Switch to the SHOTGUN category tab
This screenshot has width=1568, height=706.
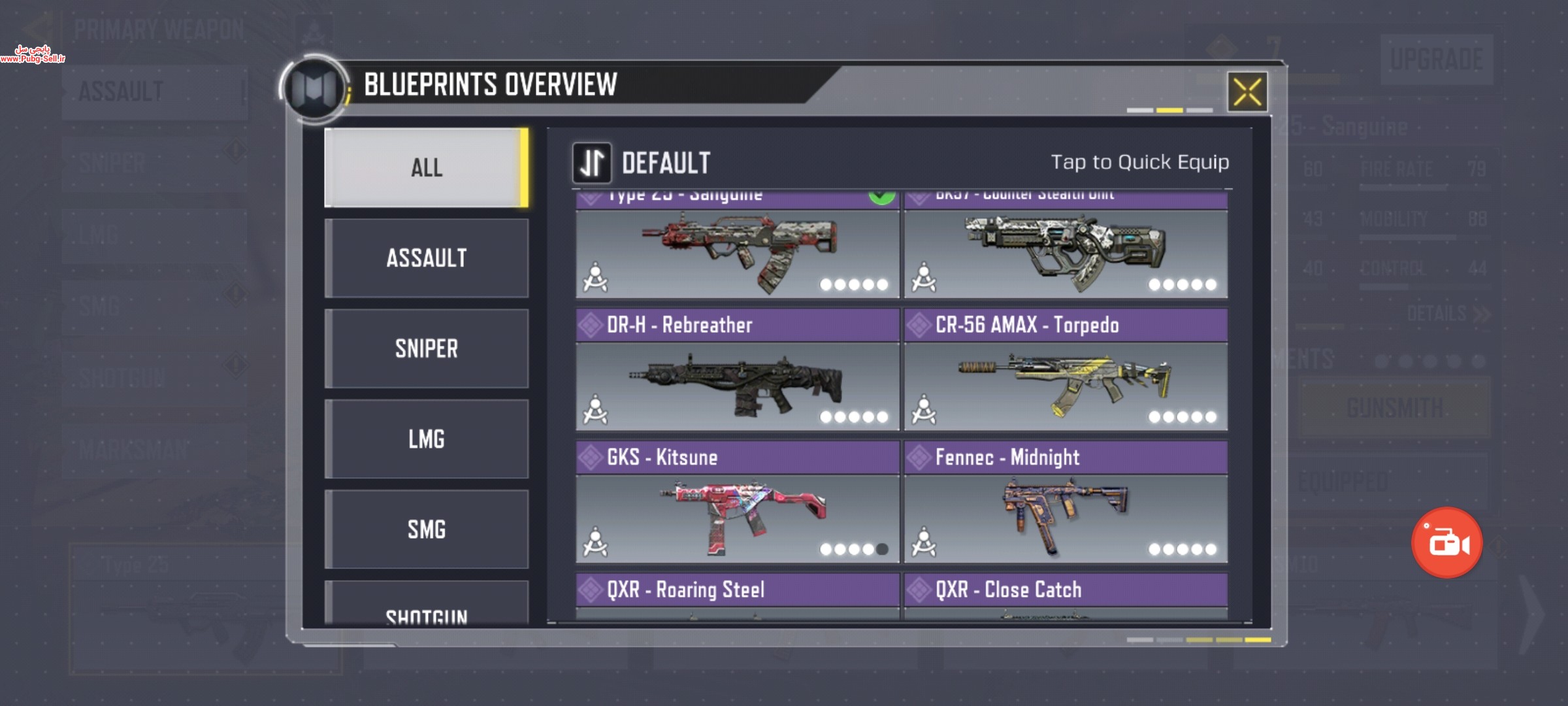tap(426, 609)
